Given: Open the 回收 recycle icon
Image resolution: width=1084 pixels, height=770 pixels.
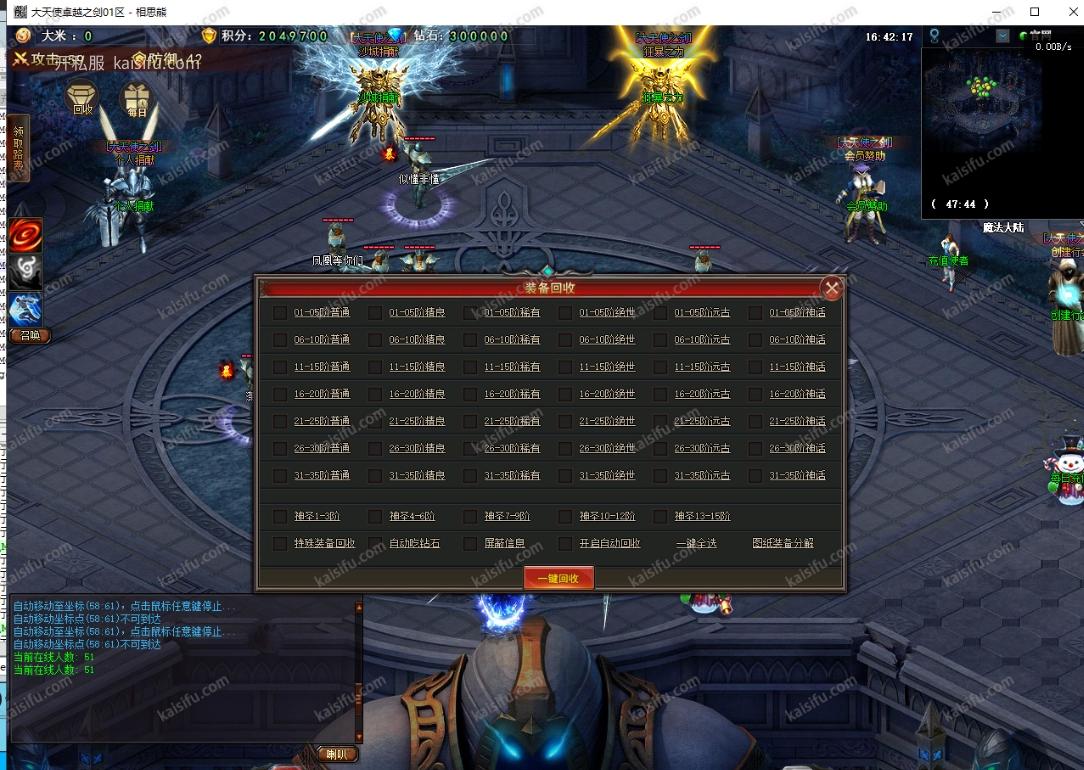Looking at the screenshot, I should click(x=82, y=99).
